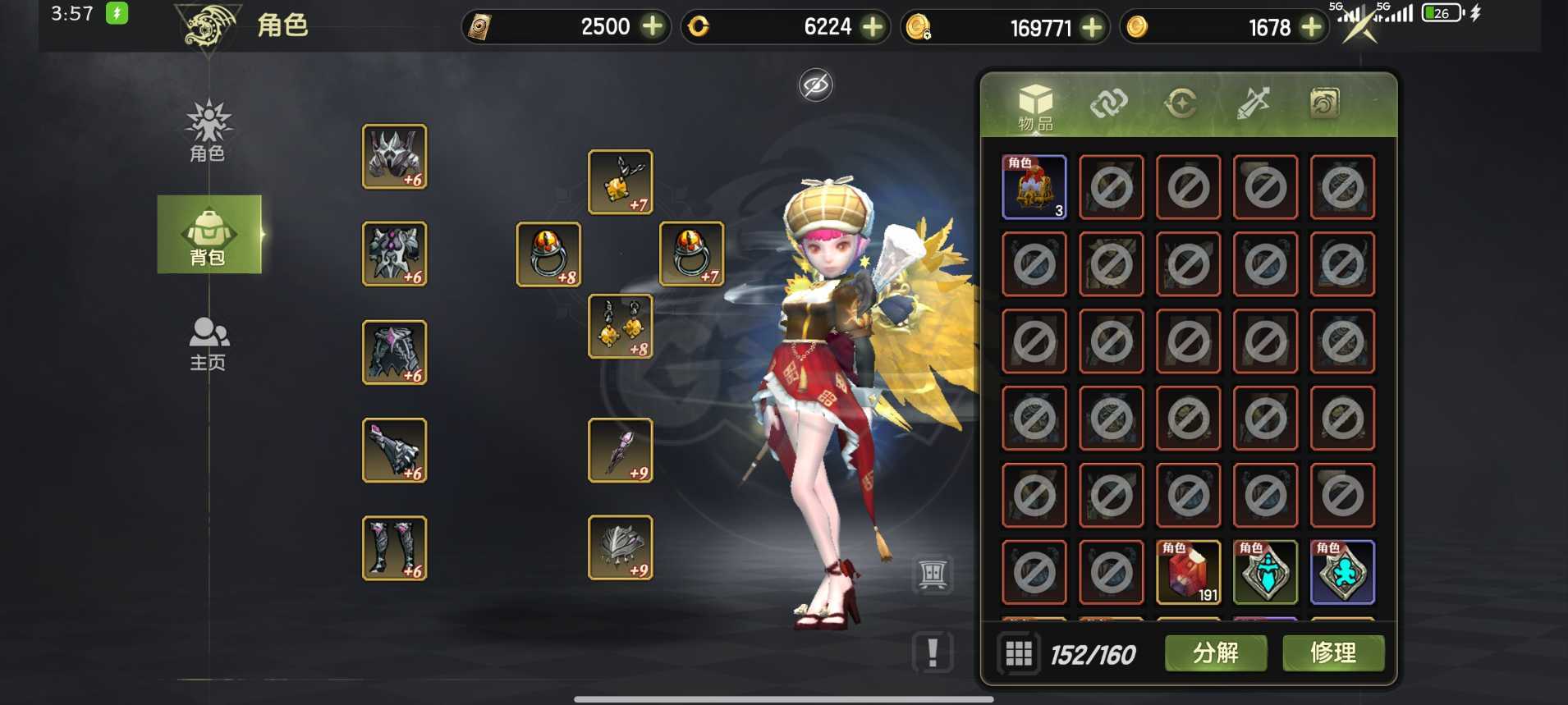The width and height of the screenshot is (1568, 705).
Task: Expand the grid view icon beside 152/160
Action: pos(1020,653)
